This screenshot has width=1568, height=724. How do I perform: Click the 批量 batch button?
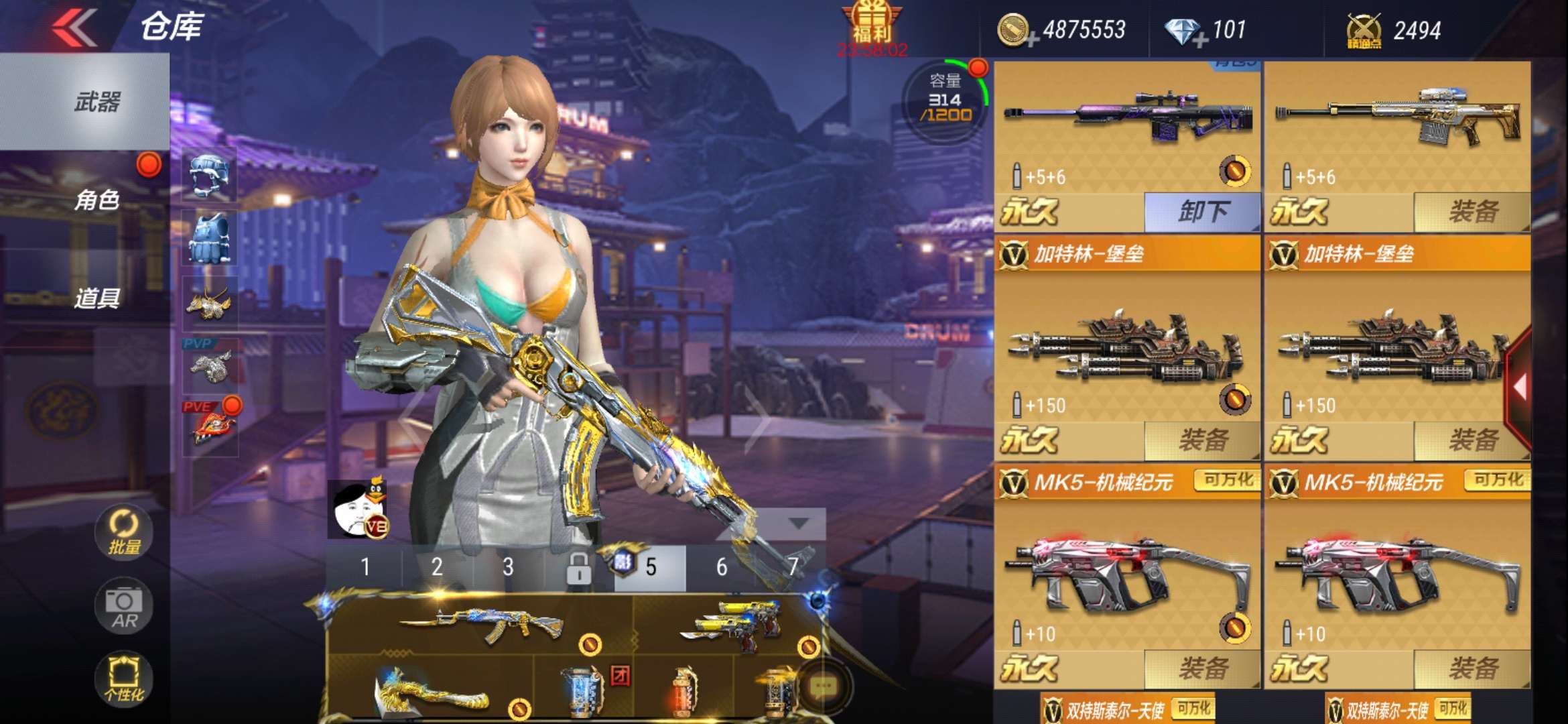(124, 532)
